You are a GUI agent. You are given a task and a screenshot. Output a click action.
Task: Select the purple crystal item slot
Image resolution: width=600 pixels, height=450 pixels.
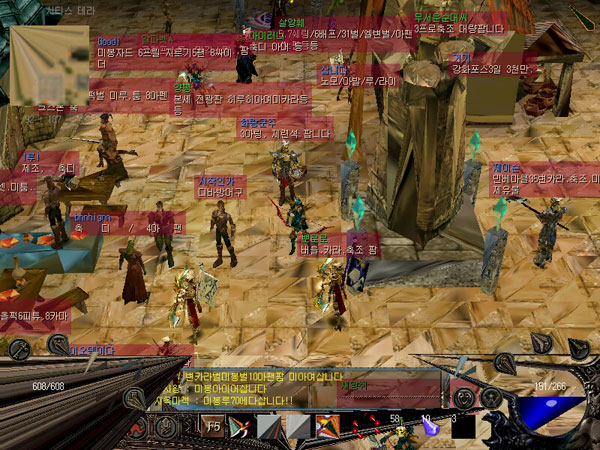431,426
